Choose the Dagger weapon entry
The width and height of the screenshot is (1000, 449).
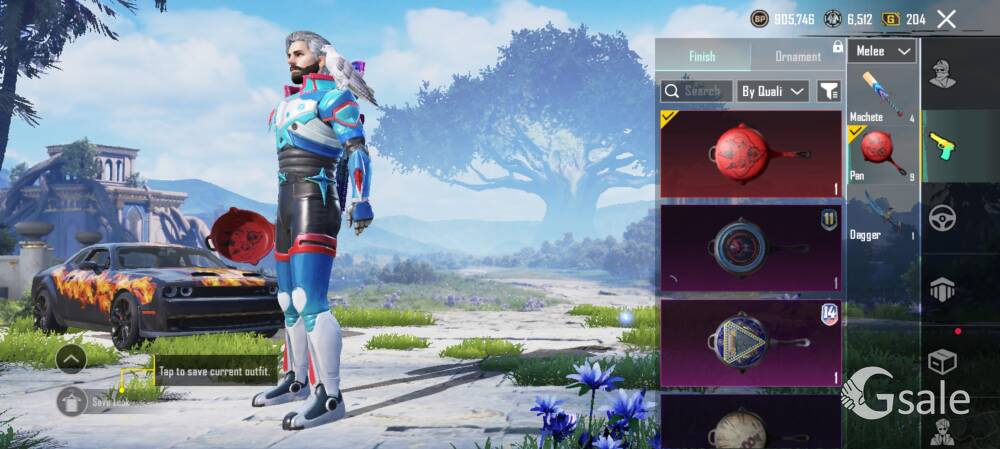pos(882,215)
